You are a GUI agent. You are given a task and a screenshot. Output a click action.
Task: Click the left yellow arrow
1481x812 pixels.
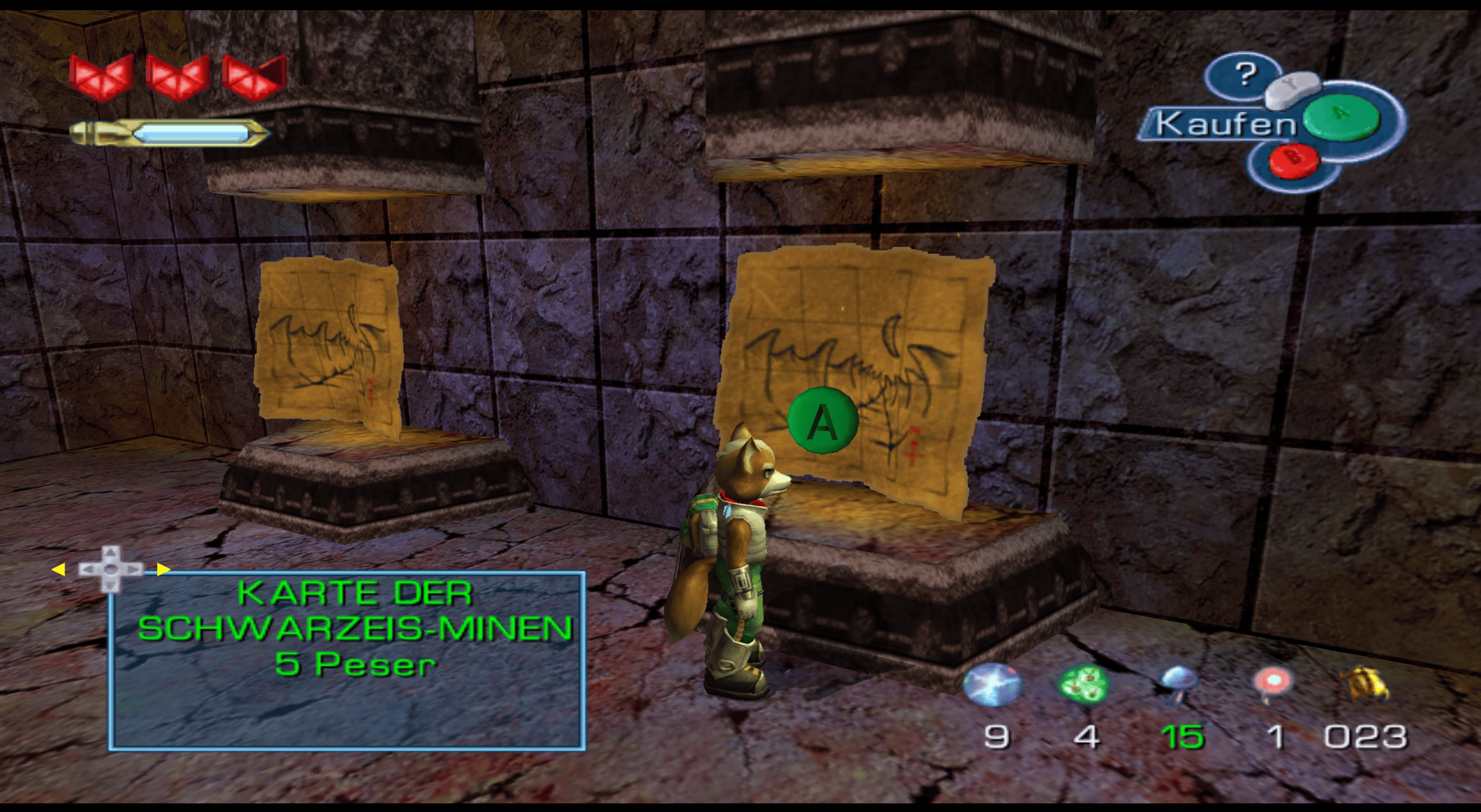(x=58, y=570)
